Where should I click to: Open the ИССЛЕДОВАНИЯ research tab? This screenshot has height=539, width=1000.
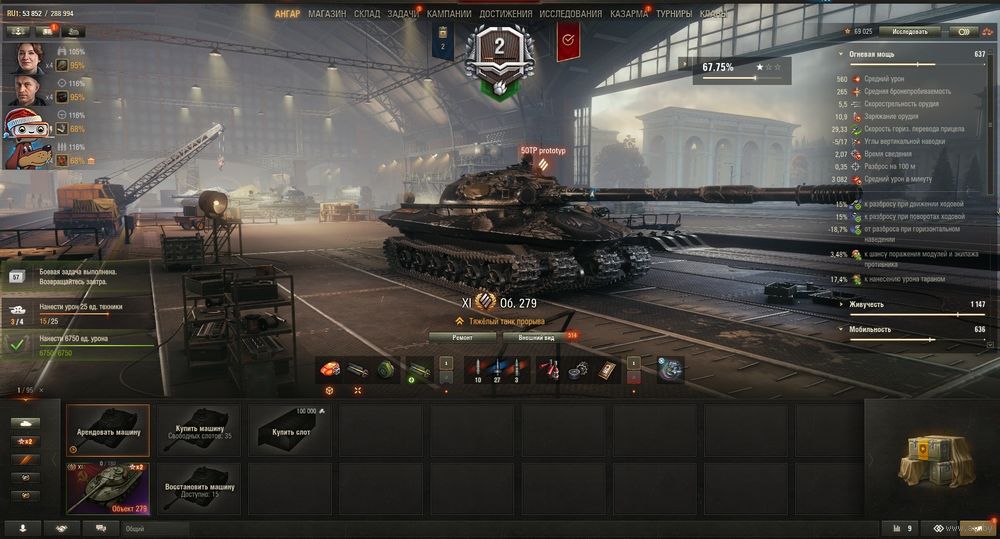[570, 14]
